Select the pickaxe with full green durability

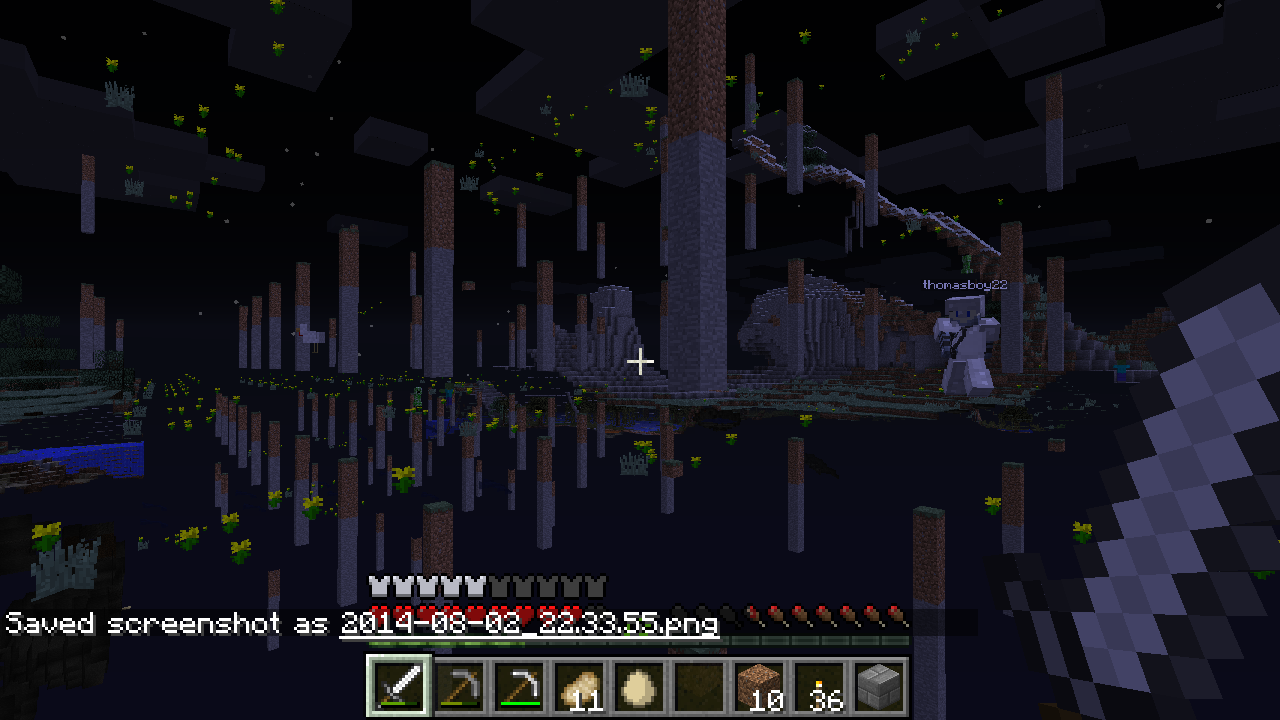(521, 686)
